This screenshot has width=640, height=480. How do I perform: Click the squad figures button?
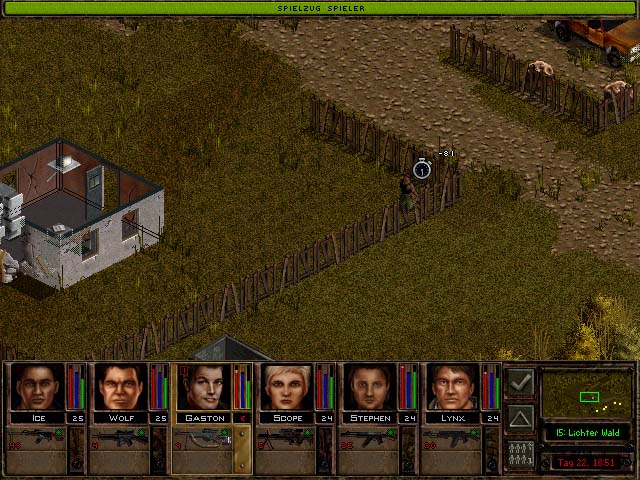click(x=520, y=453)
